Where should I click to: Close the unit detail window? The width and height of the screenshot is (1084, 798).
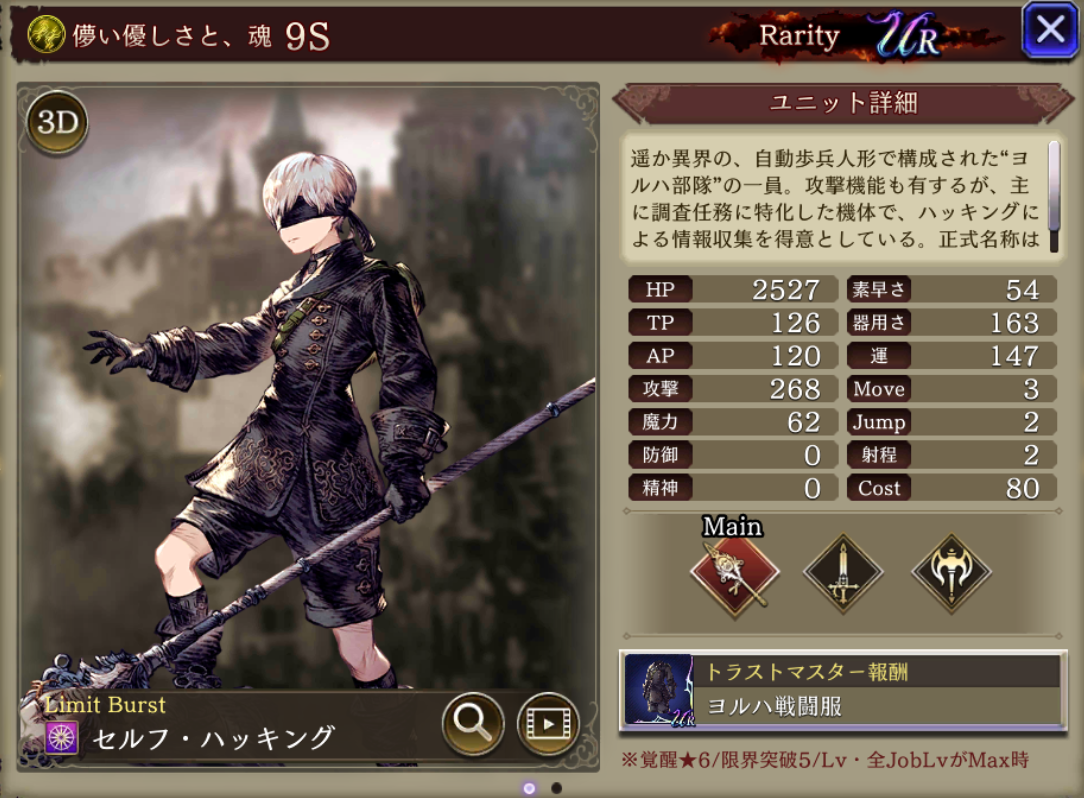coord(1050,30)
